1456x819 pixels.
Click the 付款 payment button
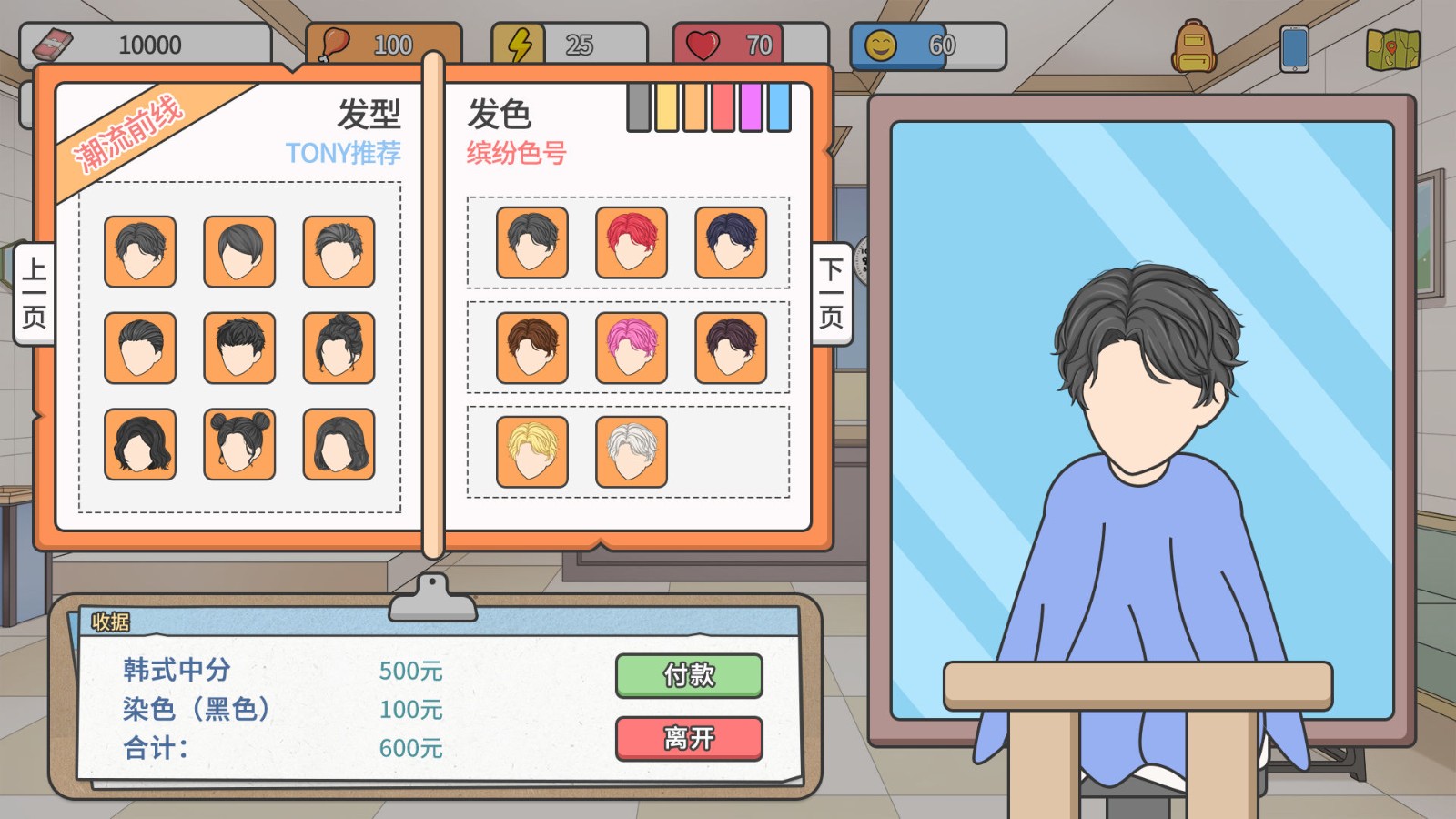[688, 676]
